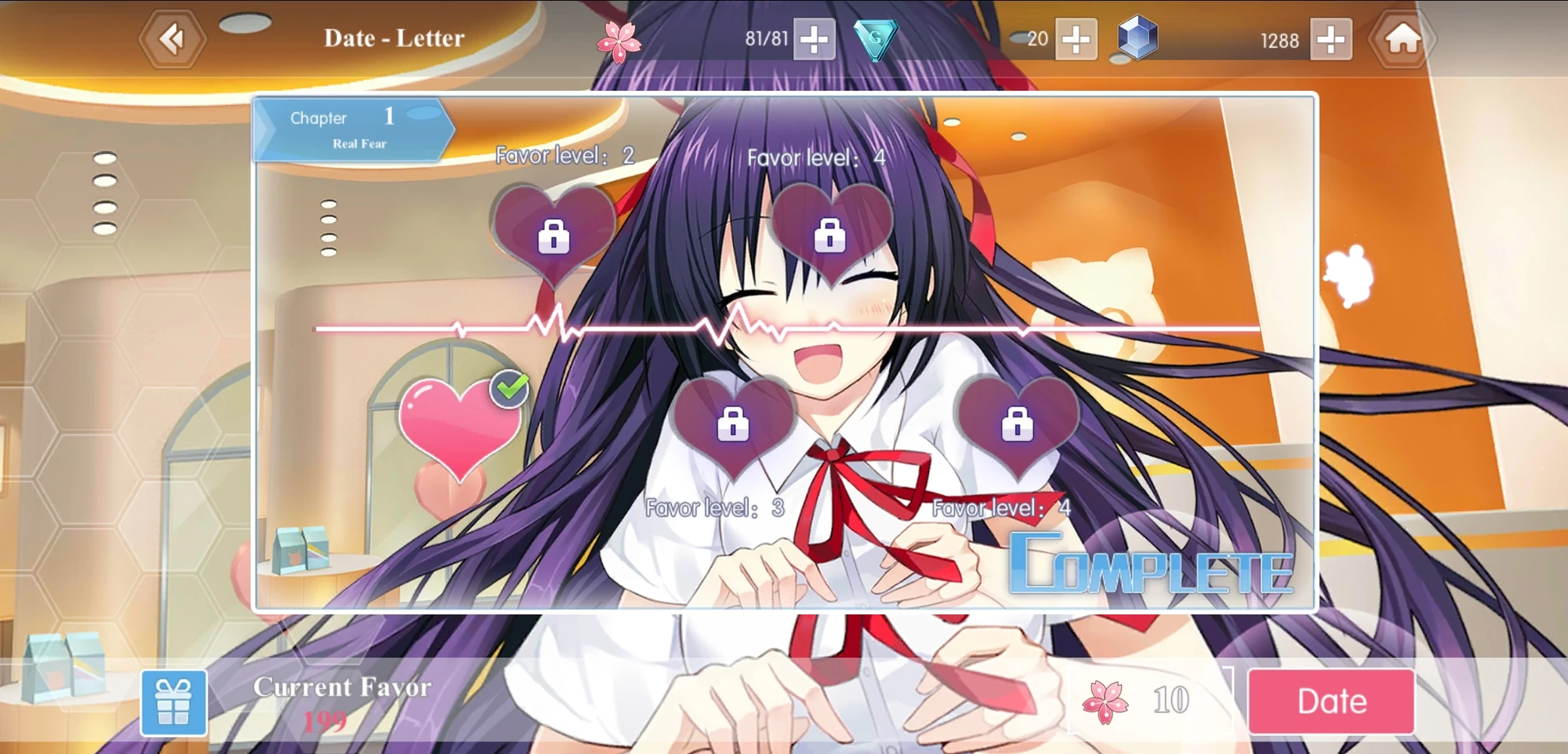Open the gift box icon near Current Favor
This screenshot has width=1568, height=754.
[173, 700]
